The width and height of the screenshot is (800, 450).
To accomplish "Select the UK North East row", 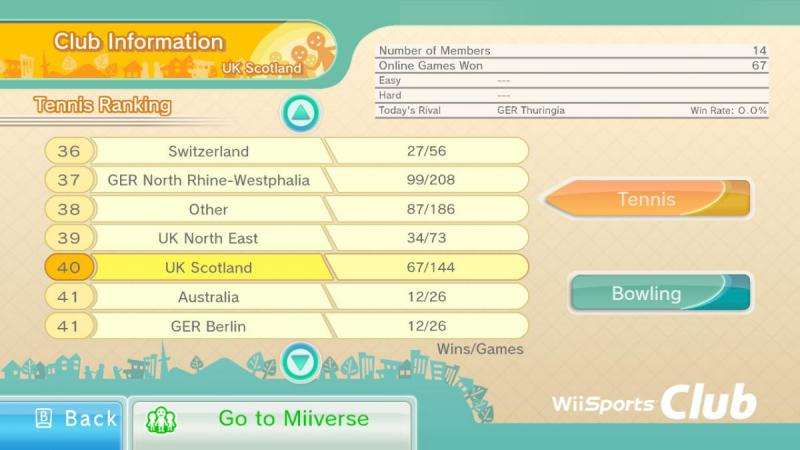I will point(286,239).
